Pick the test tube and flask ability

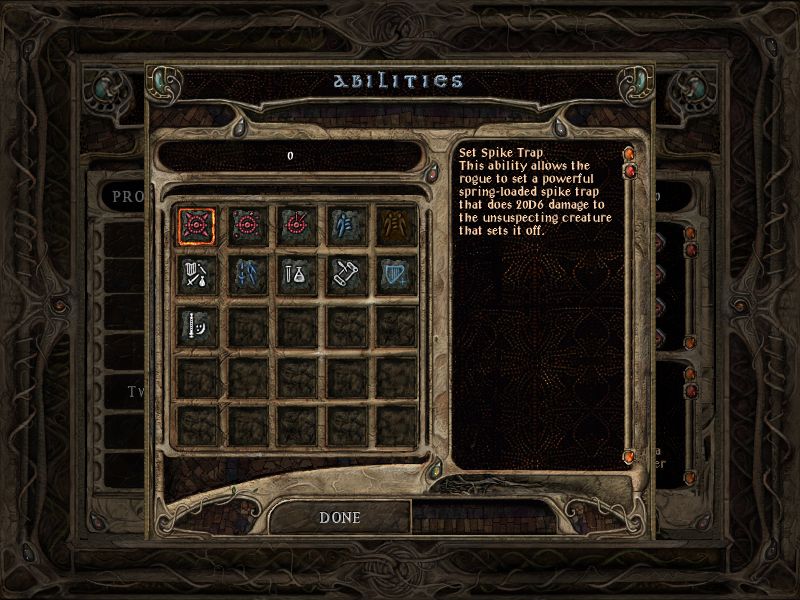(296, 274)
